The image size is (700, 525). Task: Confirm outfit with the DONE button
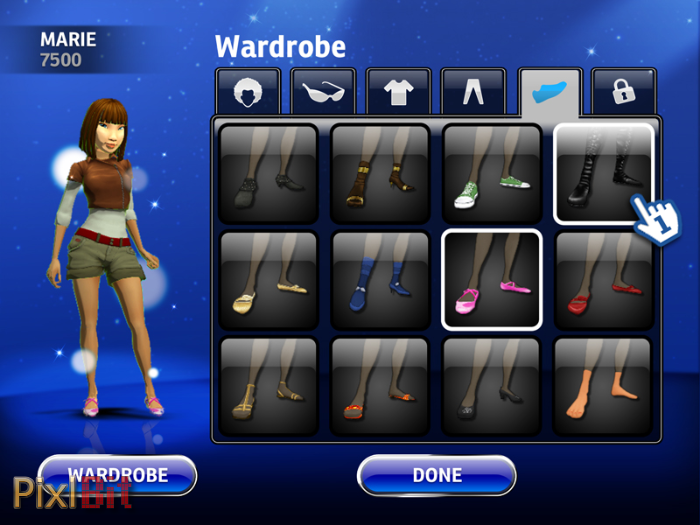(x=436, y=475)
